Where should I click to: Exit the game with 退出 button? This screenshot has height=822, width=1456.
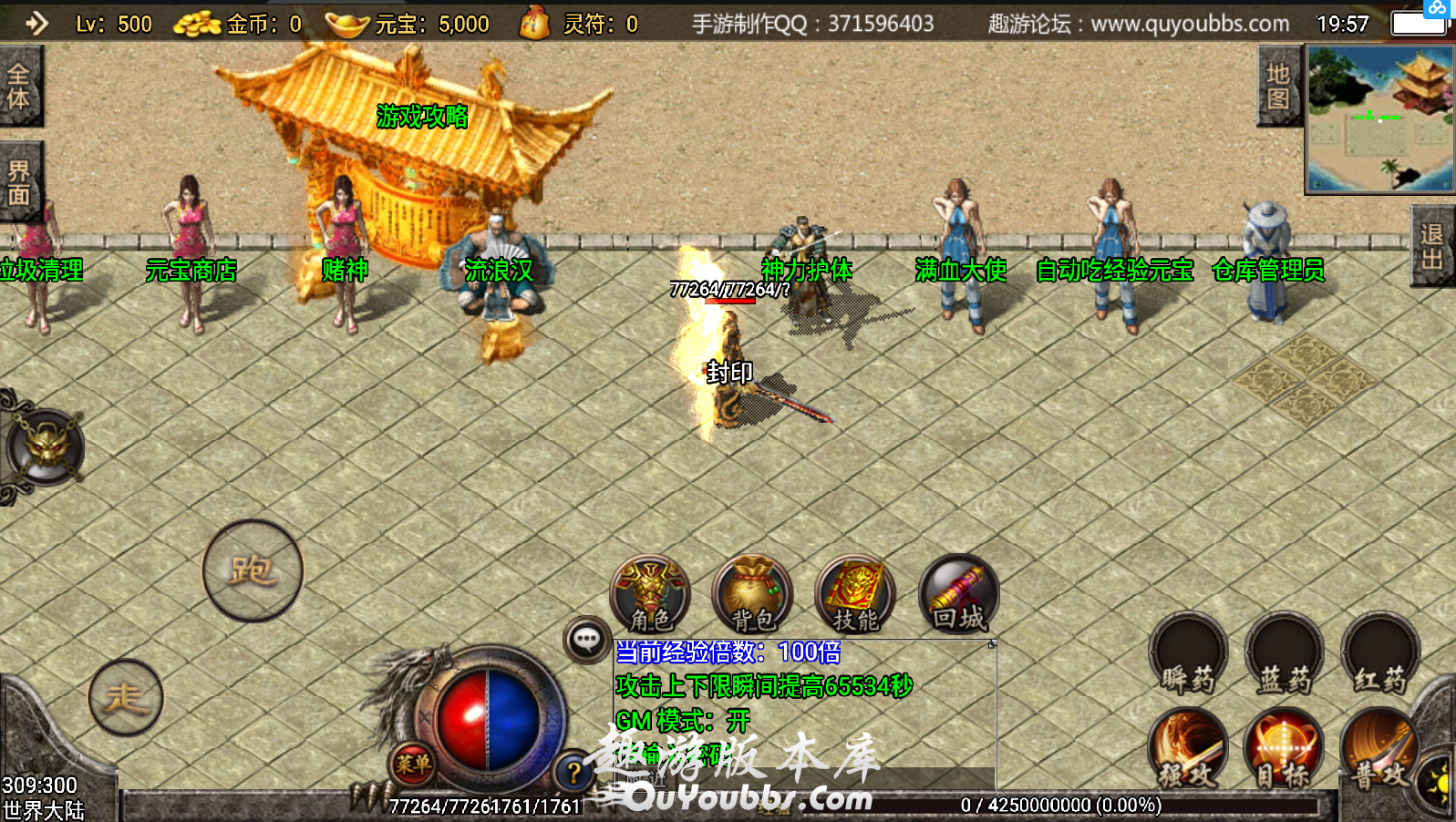click(x=1432, y=246)
